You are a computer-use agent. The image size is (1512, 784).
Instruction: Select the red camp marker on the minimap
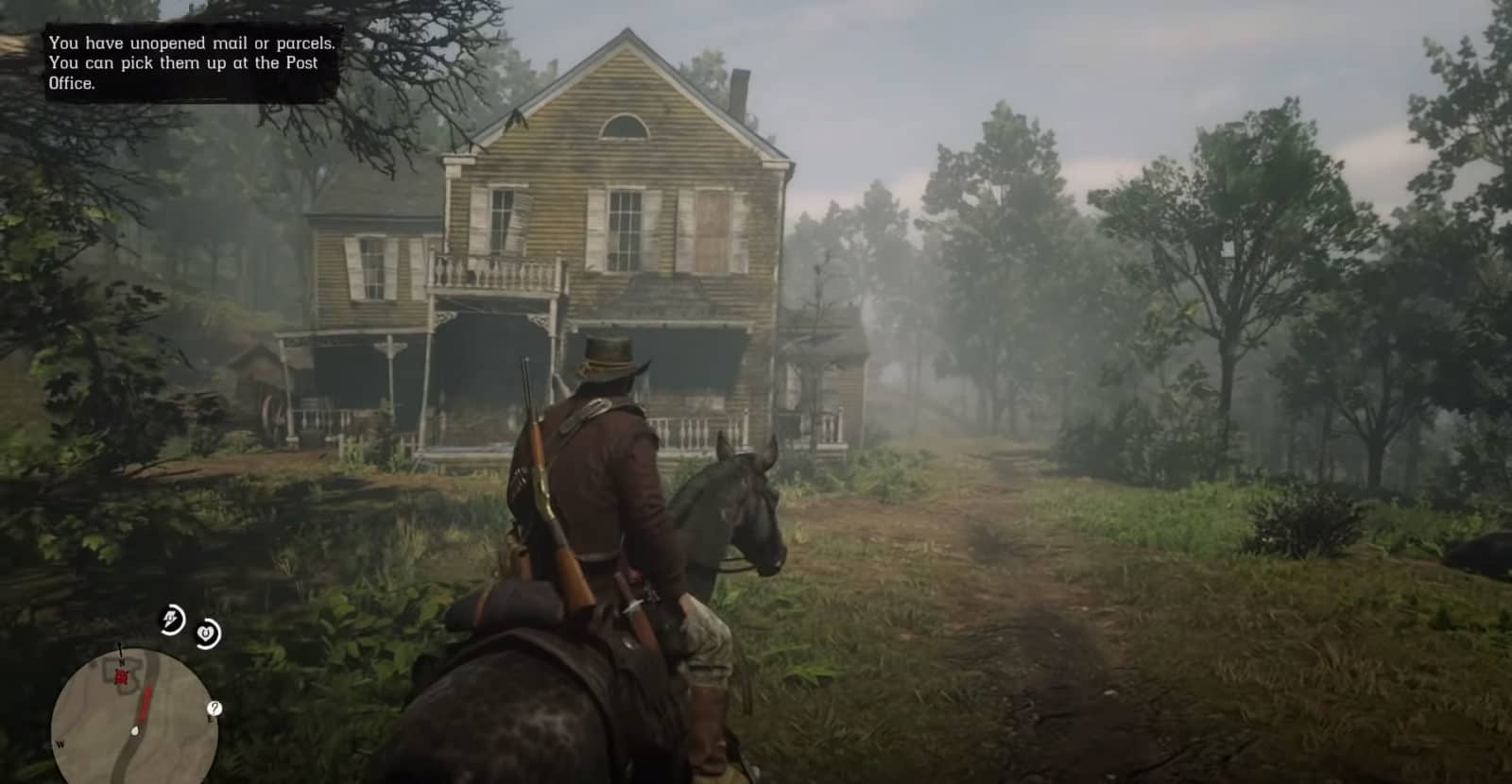(x=122, y=677)
